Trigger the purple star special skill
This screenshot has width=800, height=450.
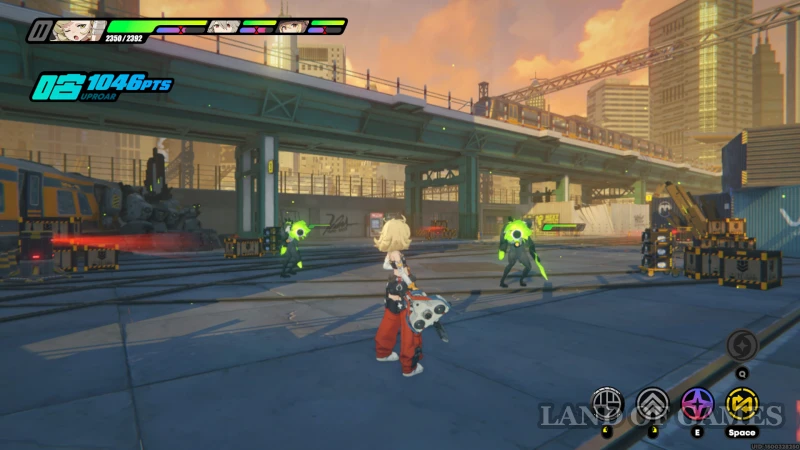[x=697, y=404]
